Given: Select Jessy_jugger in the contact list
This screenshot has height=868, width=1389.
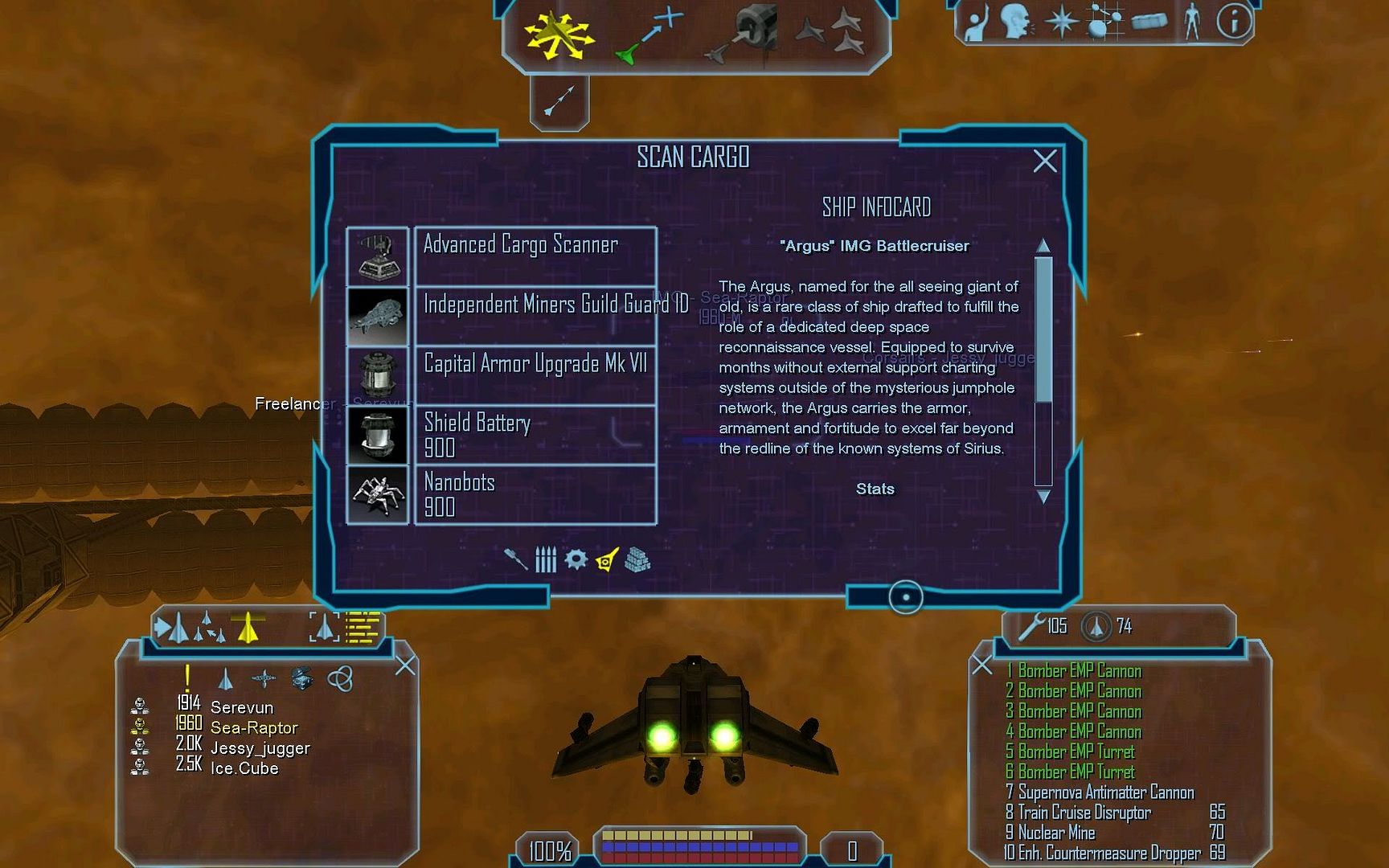Looking at the screenshot, I should coord(260,748).
